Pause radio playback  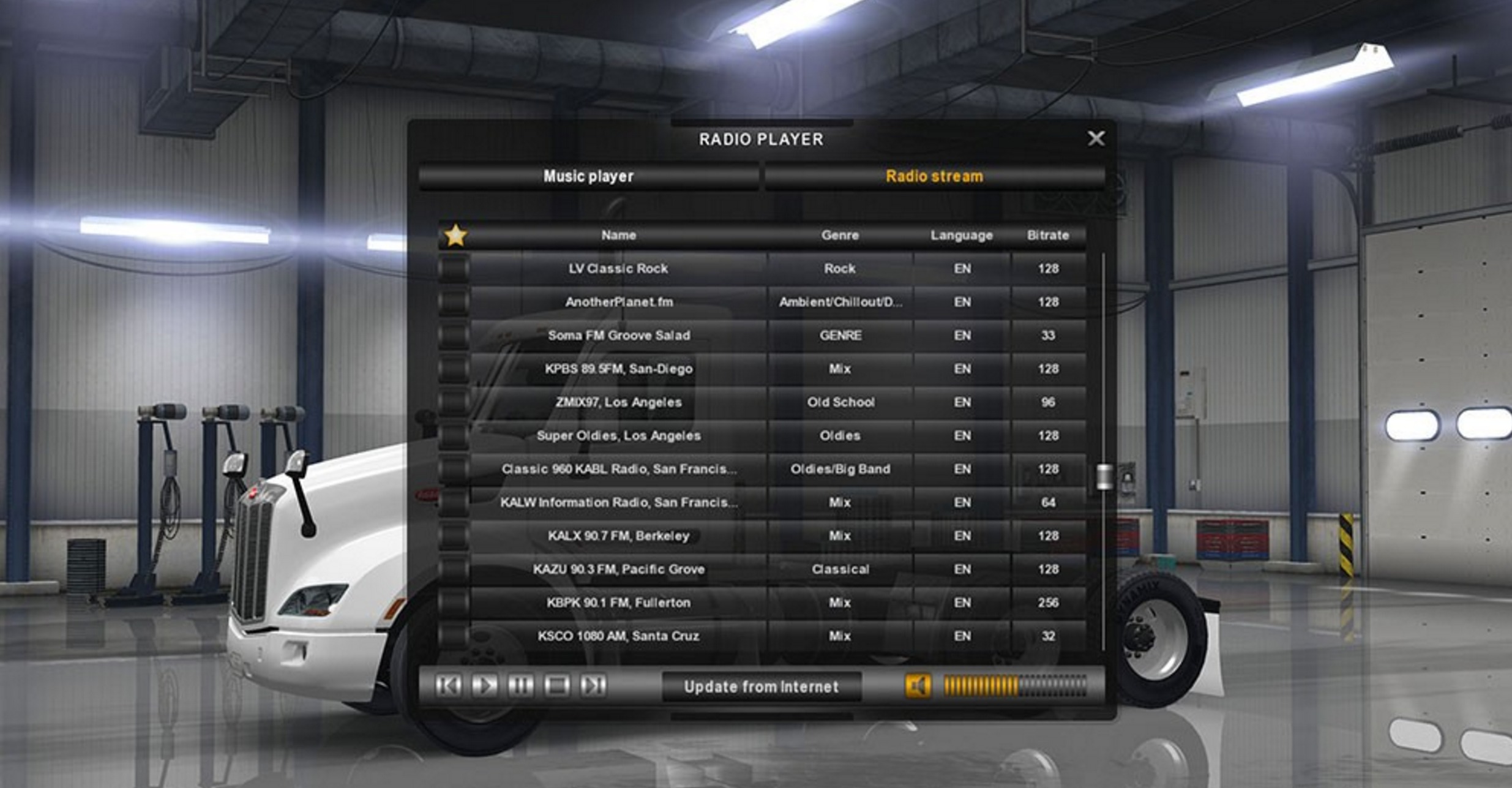pyautogui.click(x=520, y=685)
